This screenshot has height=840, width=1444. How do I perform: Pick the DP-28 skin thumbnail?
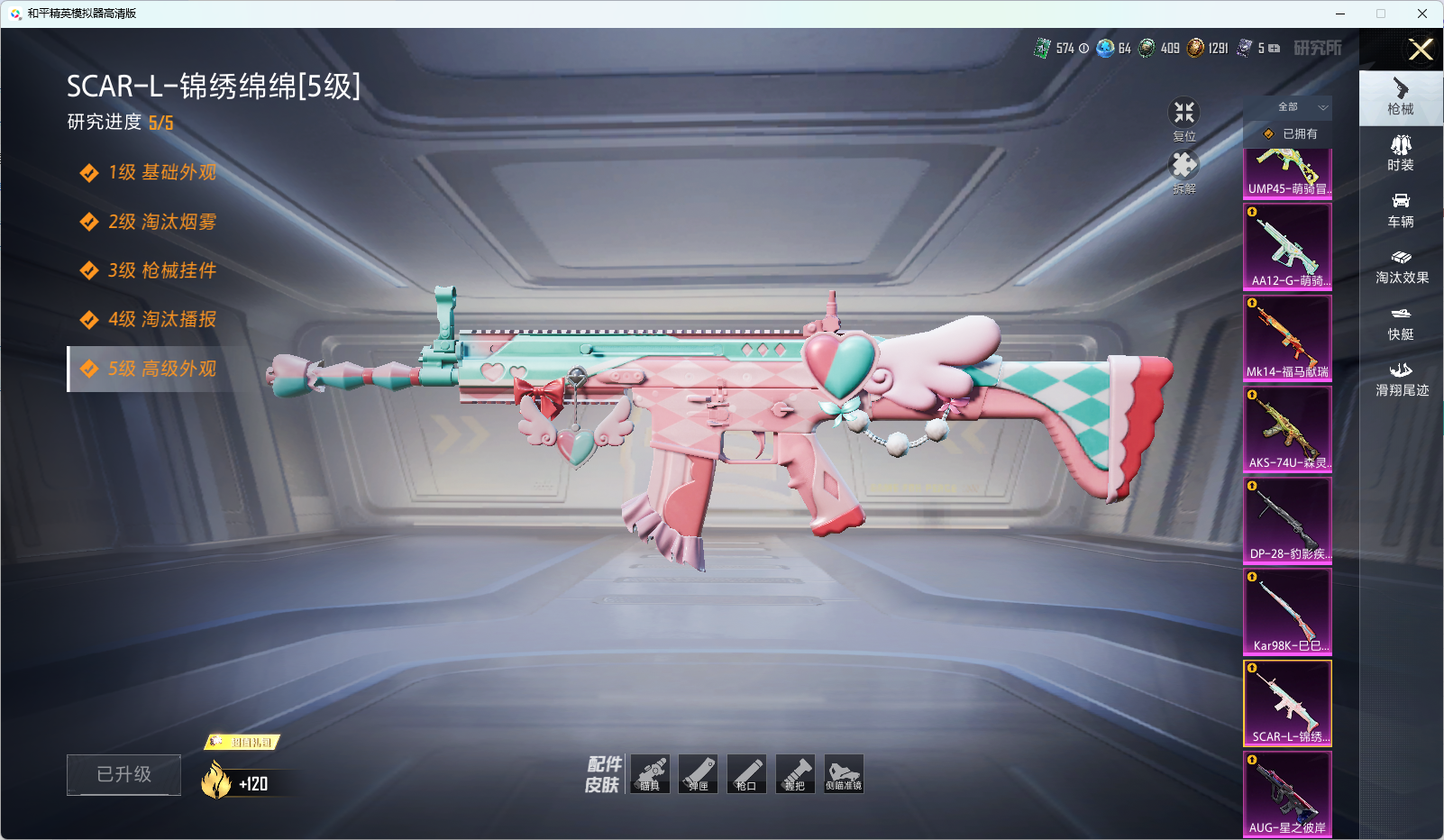coord(1287,520)
